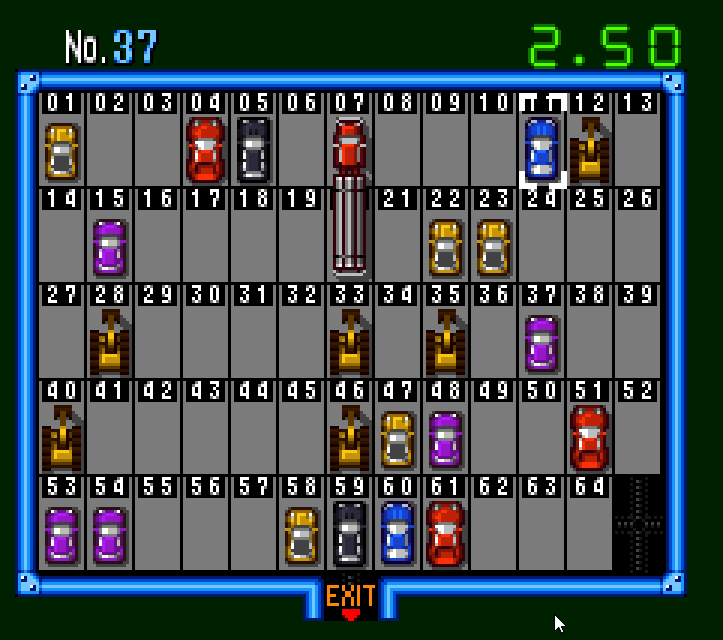Select the red truck cab in space 07
Viewport: 723px width, 640px height.
click(x=349, y=147)
